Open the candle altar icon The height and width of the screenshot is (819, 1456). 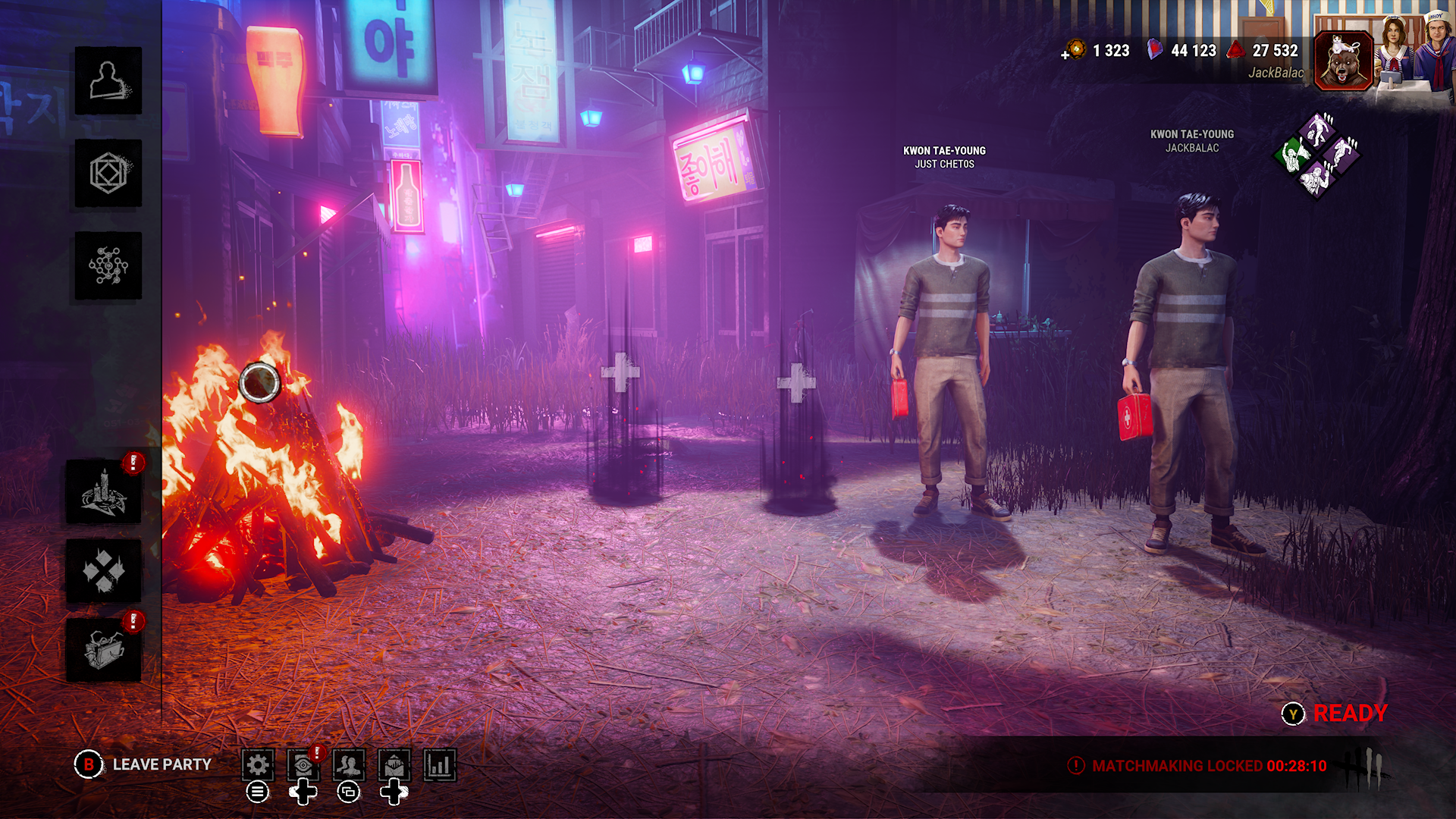click(x=104, y=492)
